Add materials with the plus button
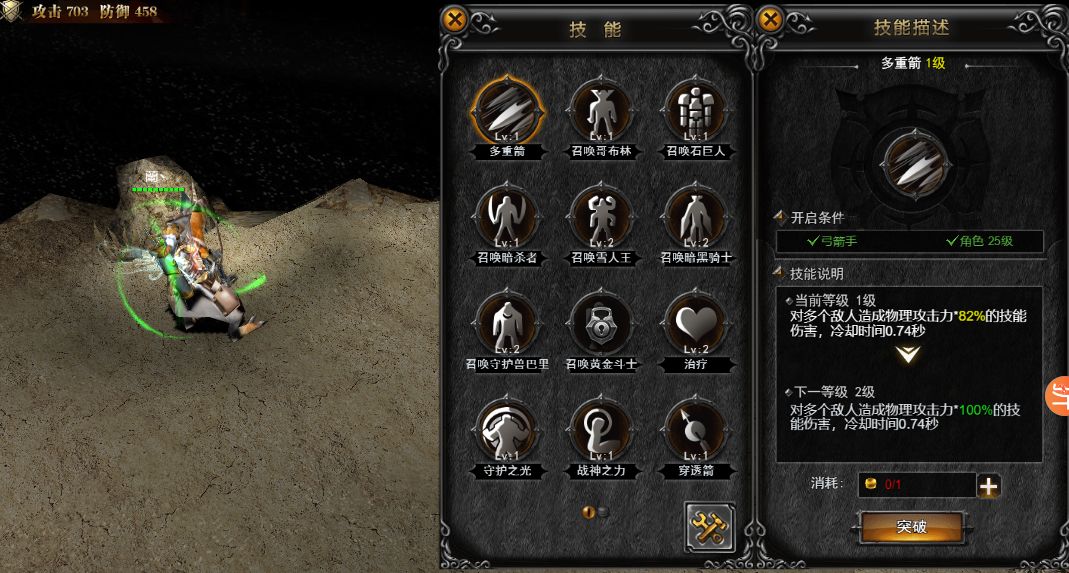 point(989,486)
